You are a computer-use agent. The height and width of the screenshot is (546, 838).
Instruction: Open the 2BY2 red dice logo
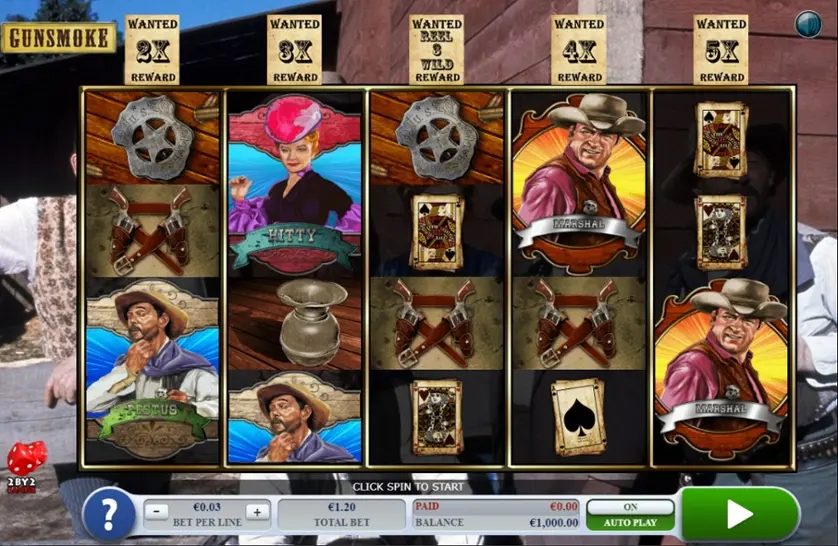point(27,464)
